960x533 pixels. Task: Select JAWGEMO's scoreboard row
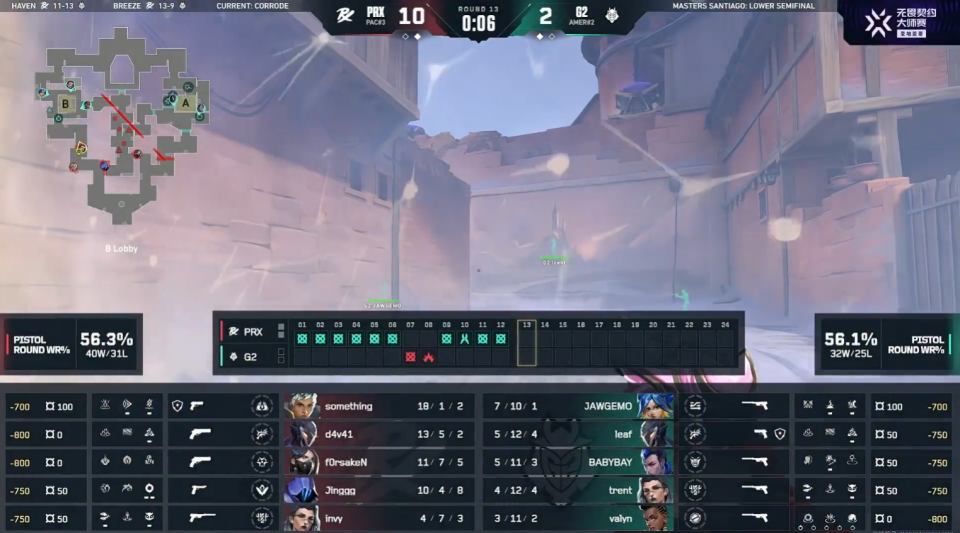tap(578, 406)
